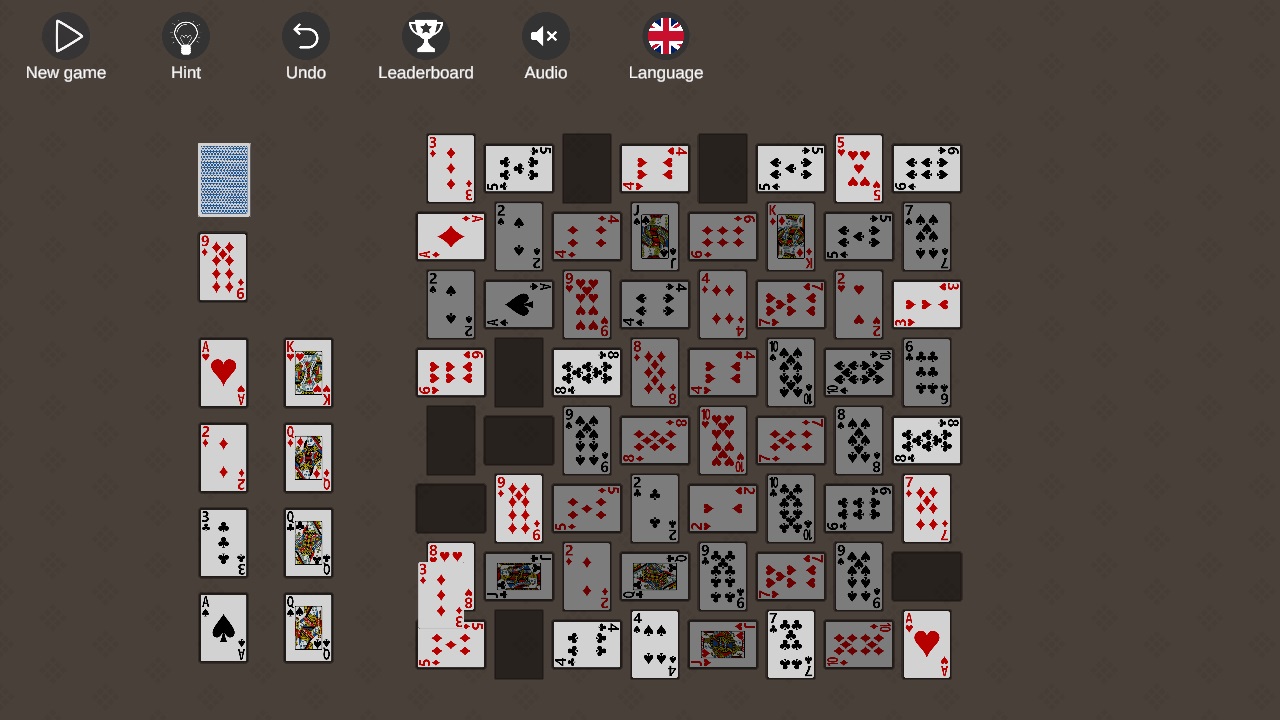Pick the Queen of Spades at bottom left
The width and height of the screenshot is (1280, 720).
308,628
